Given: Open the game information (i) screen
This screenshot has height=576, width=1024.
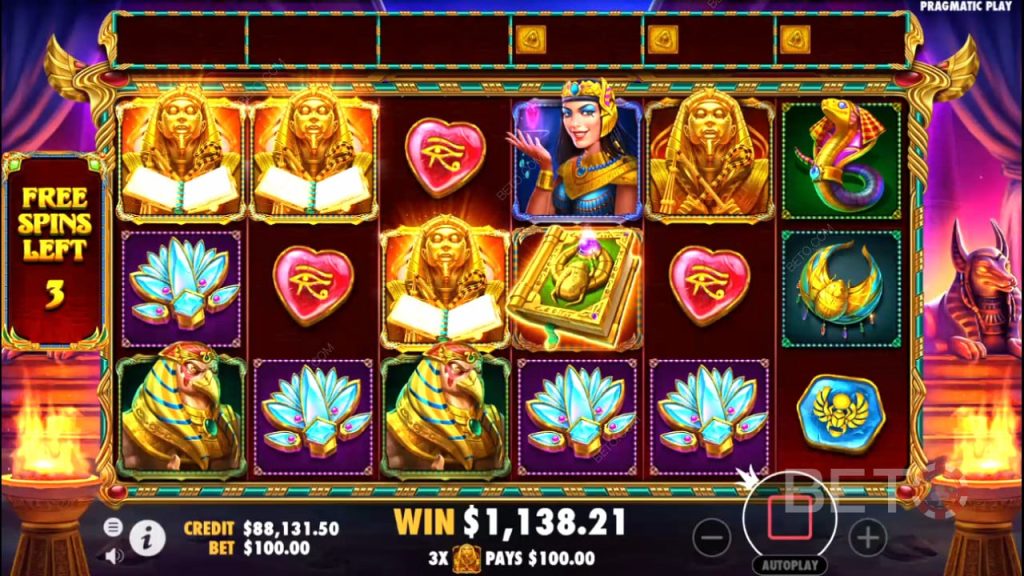Looking at the screenshot, I should point(147,538).
